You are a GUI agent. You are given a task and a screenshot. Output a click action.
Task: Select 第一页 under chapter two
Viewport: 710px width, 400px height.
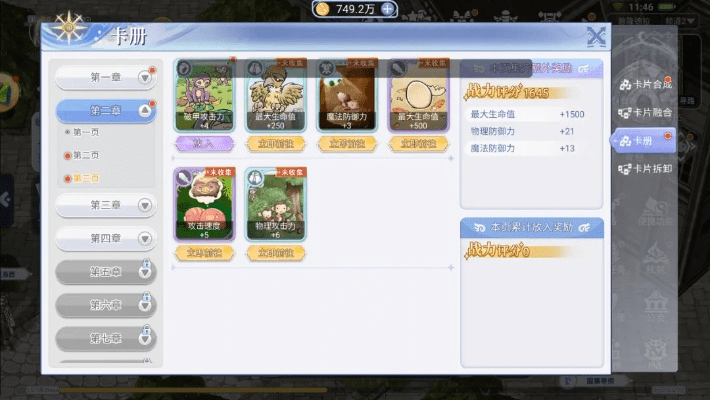[x=84, y=132]
